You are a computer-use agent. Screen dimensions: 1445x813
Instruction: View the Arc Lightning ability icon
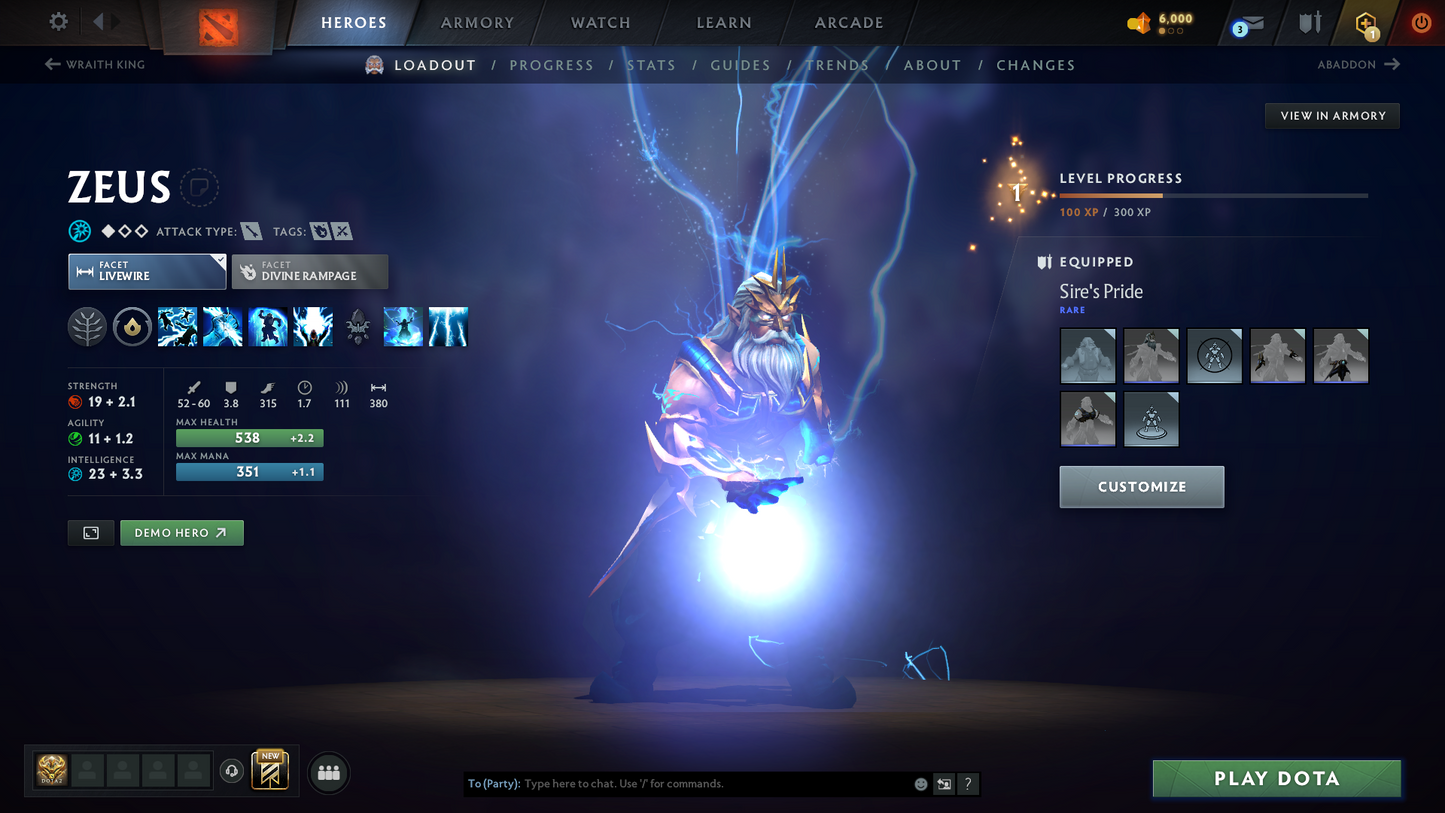tap(177, 326)
